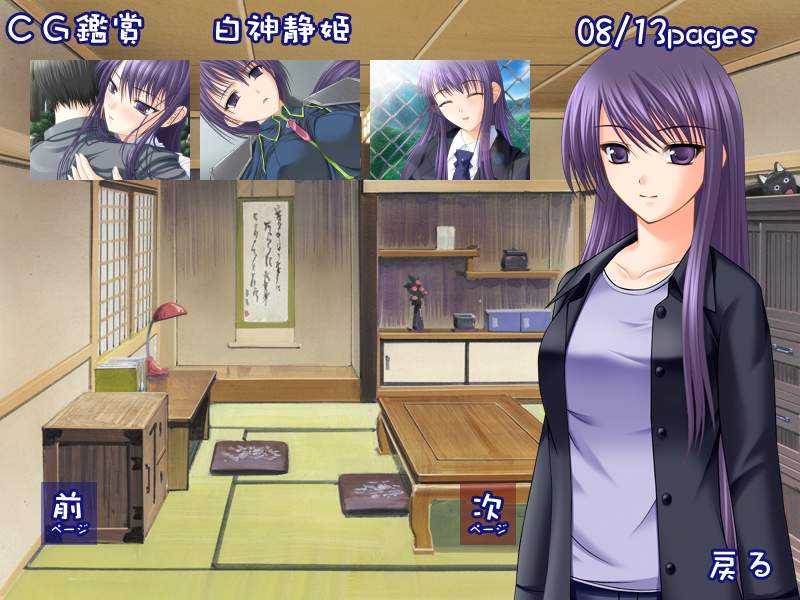Image resolution: width=800 pixels, height=600 pixels.
Task: Return using the 戻る button
Action: point(741,565)
